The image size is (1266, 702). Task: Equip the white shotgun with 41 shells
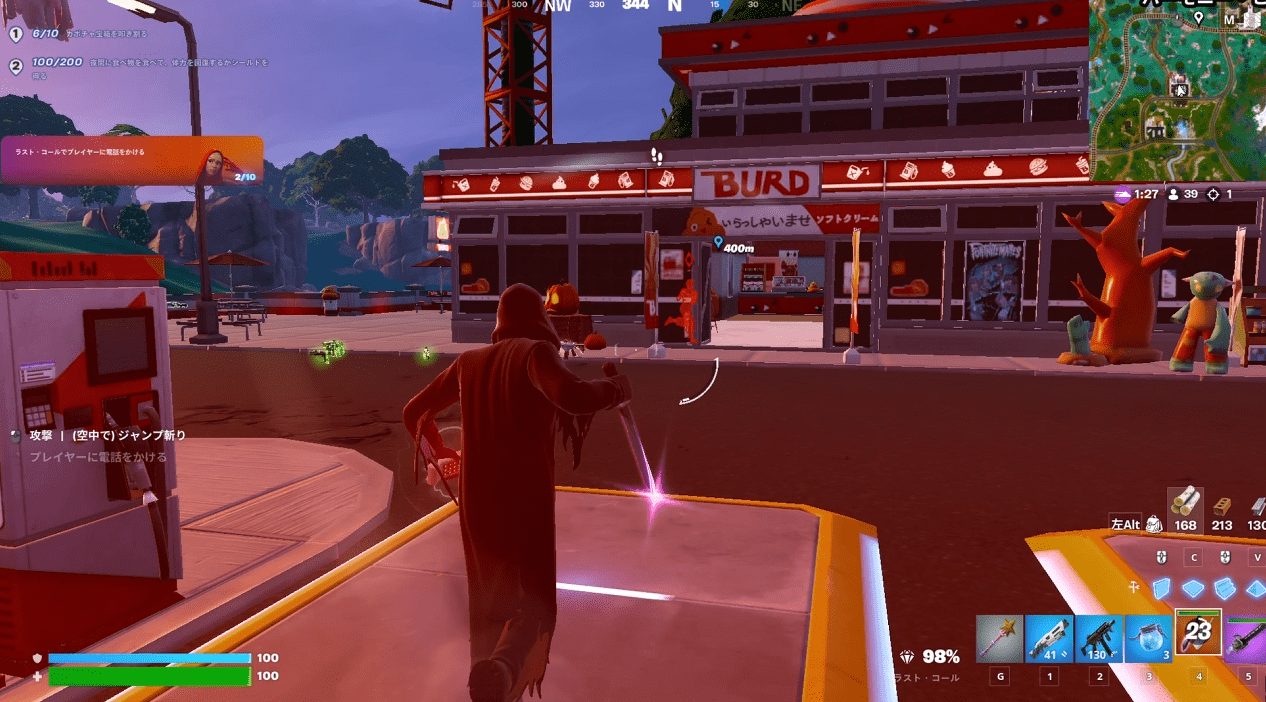pyautogui.click(x=1049, y=639)
